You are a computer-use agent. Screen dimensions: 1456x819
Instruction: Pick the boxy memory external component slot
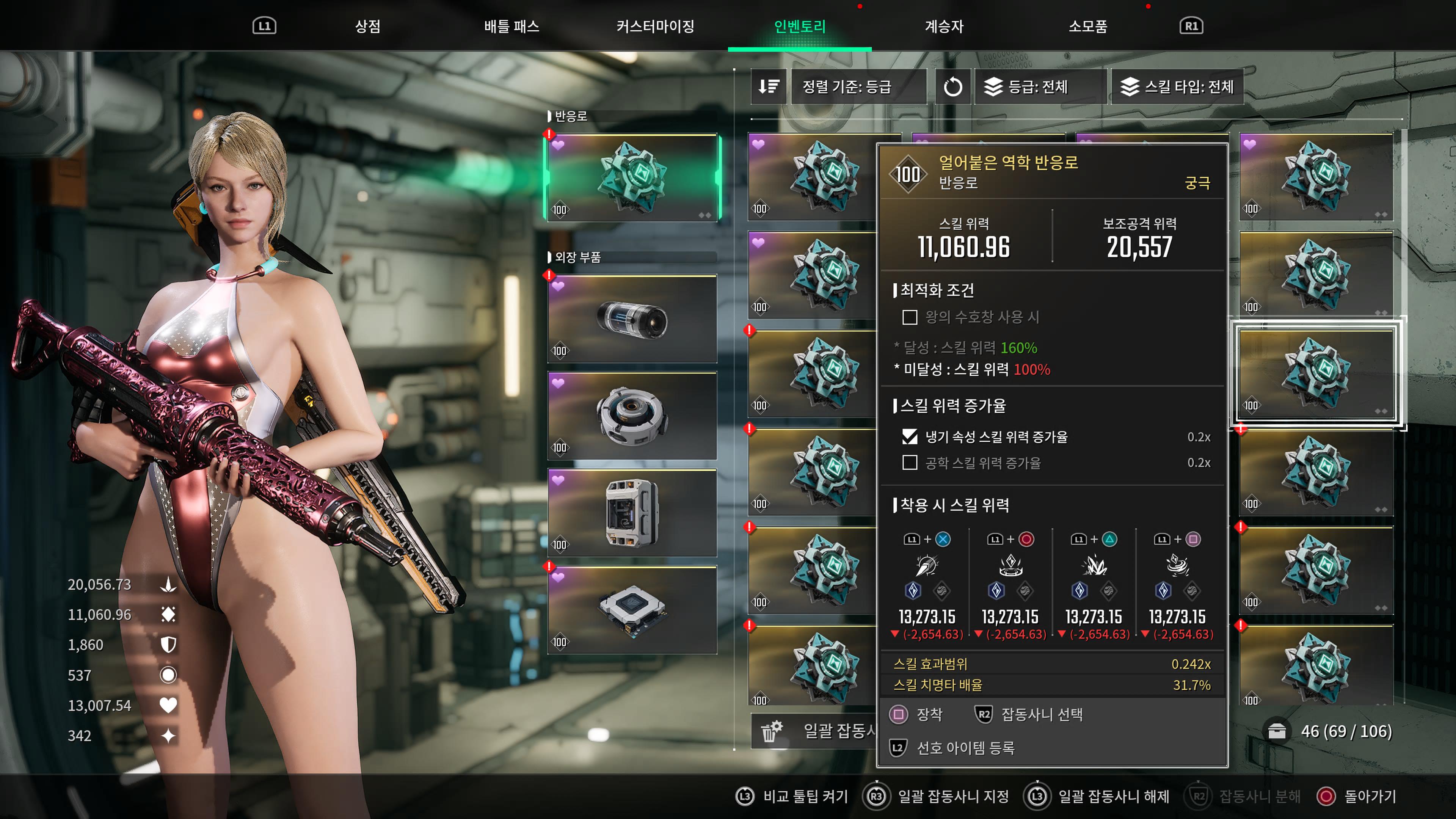[x=632, y=513]
